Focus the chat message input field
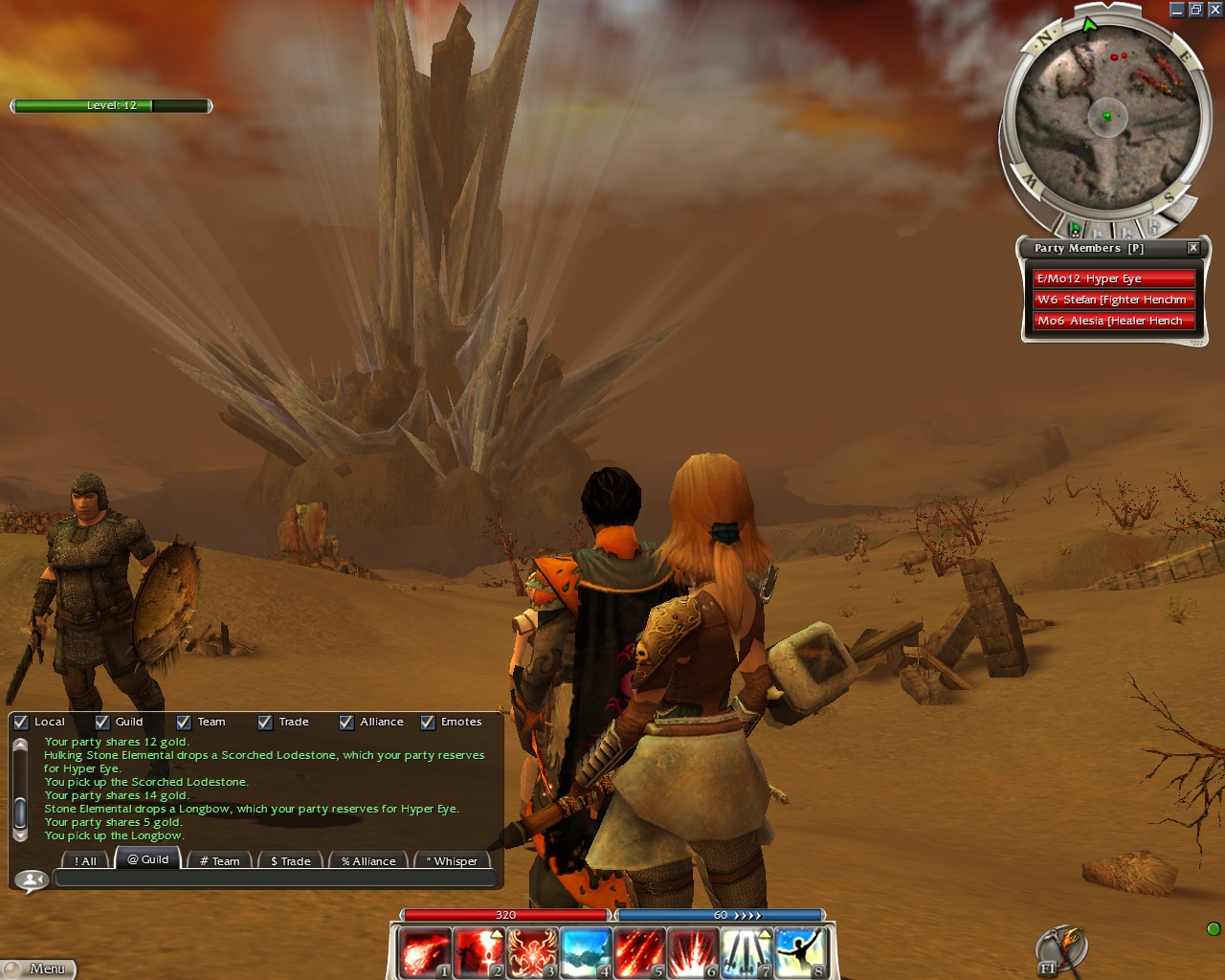 [x=276, y=879]
